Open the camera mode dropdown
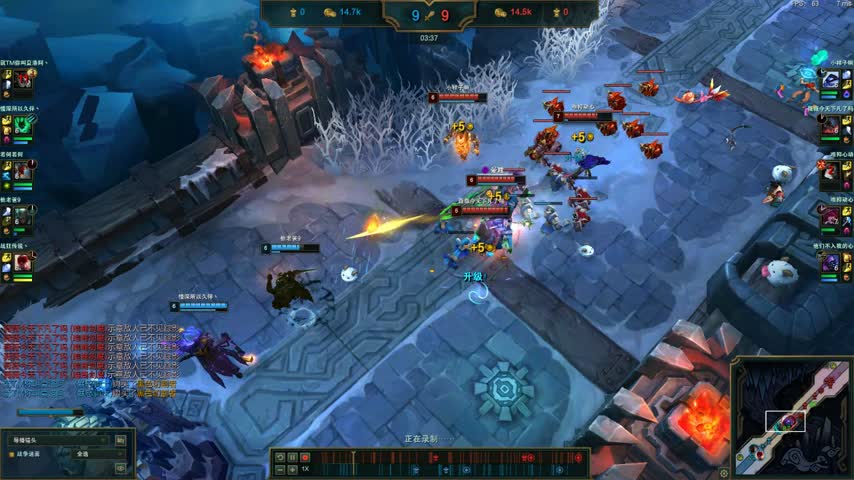The image size is (854, 480). pyautogui.click(x=57, y=440)
